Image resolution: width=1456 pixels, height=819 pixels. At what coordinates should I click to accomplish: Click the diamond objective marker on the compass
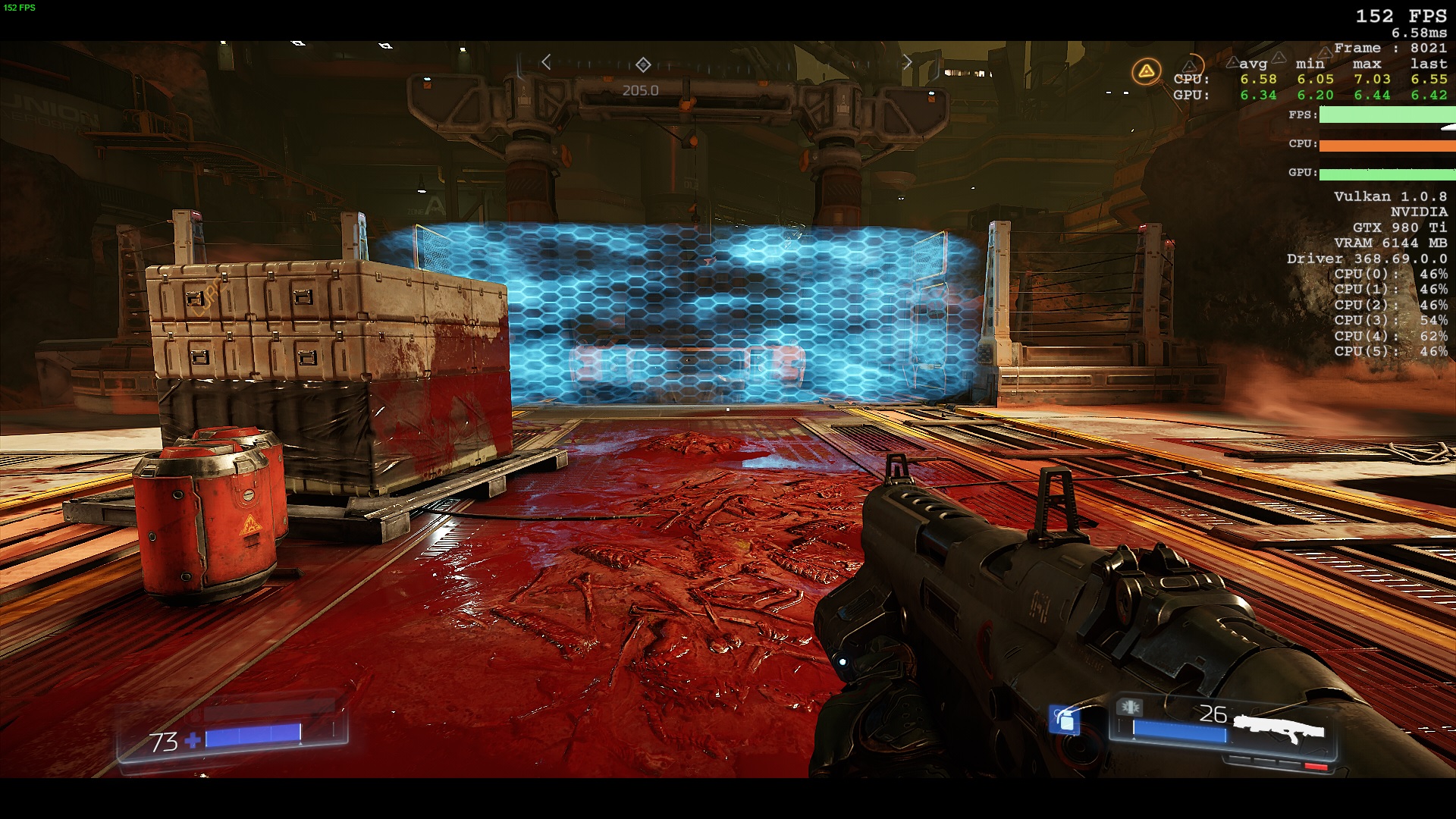coord(643,64)
